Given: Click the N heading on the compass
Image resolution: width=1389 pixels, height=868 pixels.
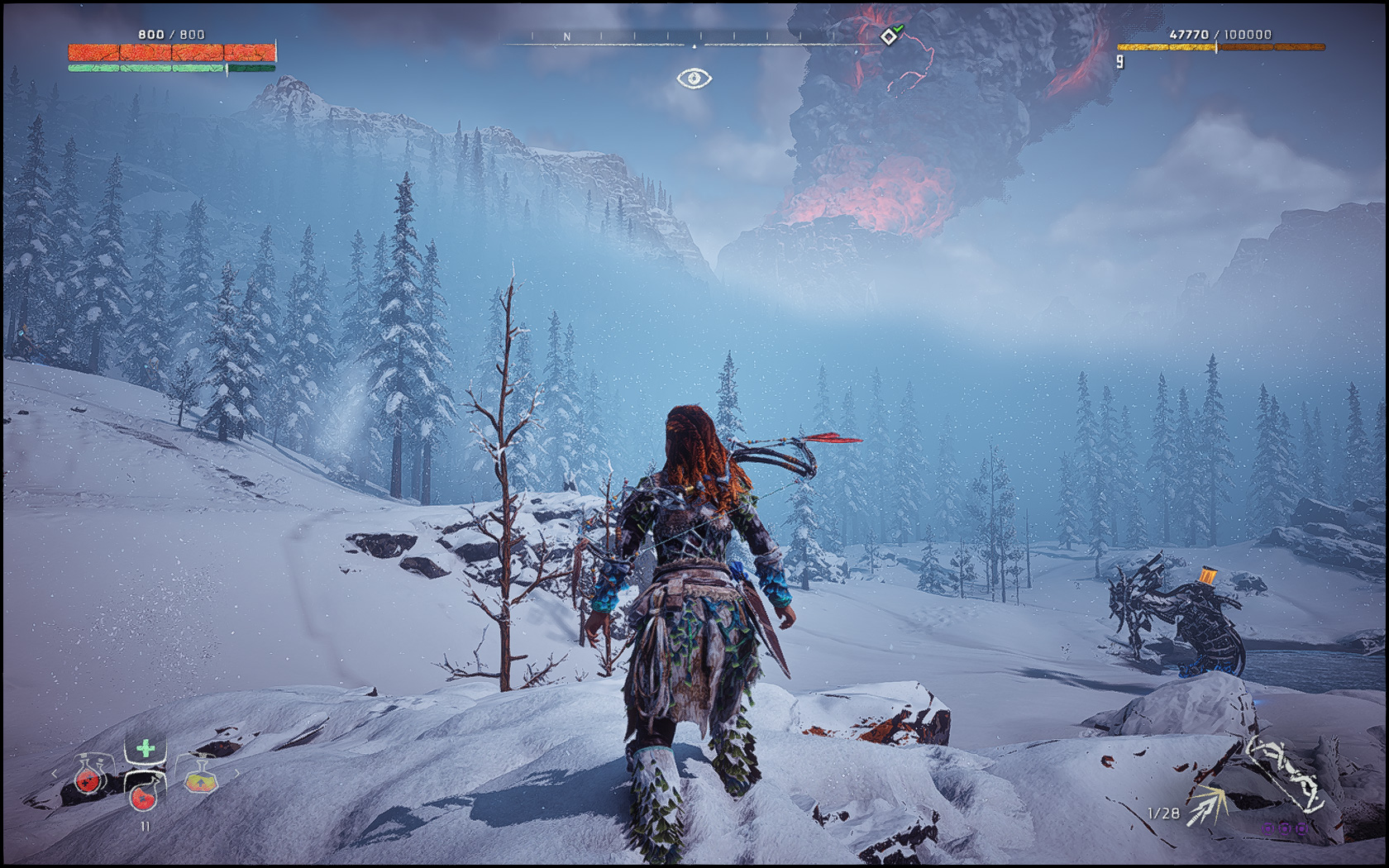Looking at the screenshot, I should (567, 37).
